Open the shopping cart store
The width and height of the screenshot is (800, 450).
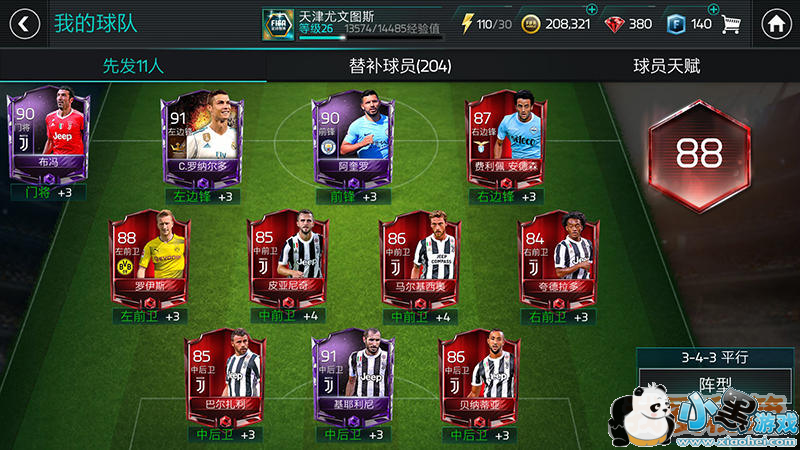pyautogui.click(x=733, y=23)
